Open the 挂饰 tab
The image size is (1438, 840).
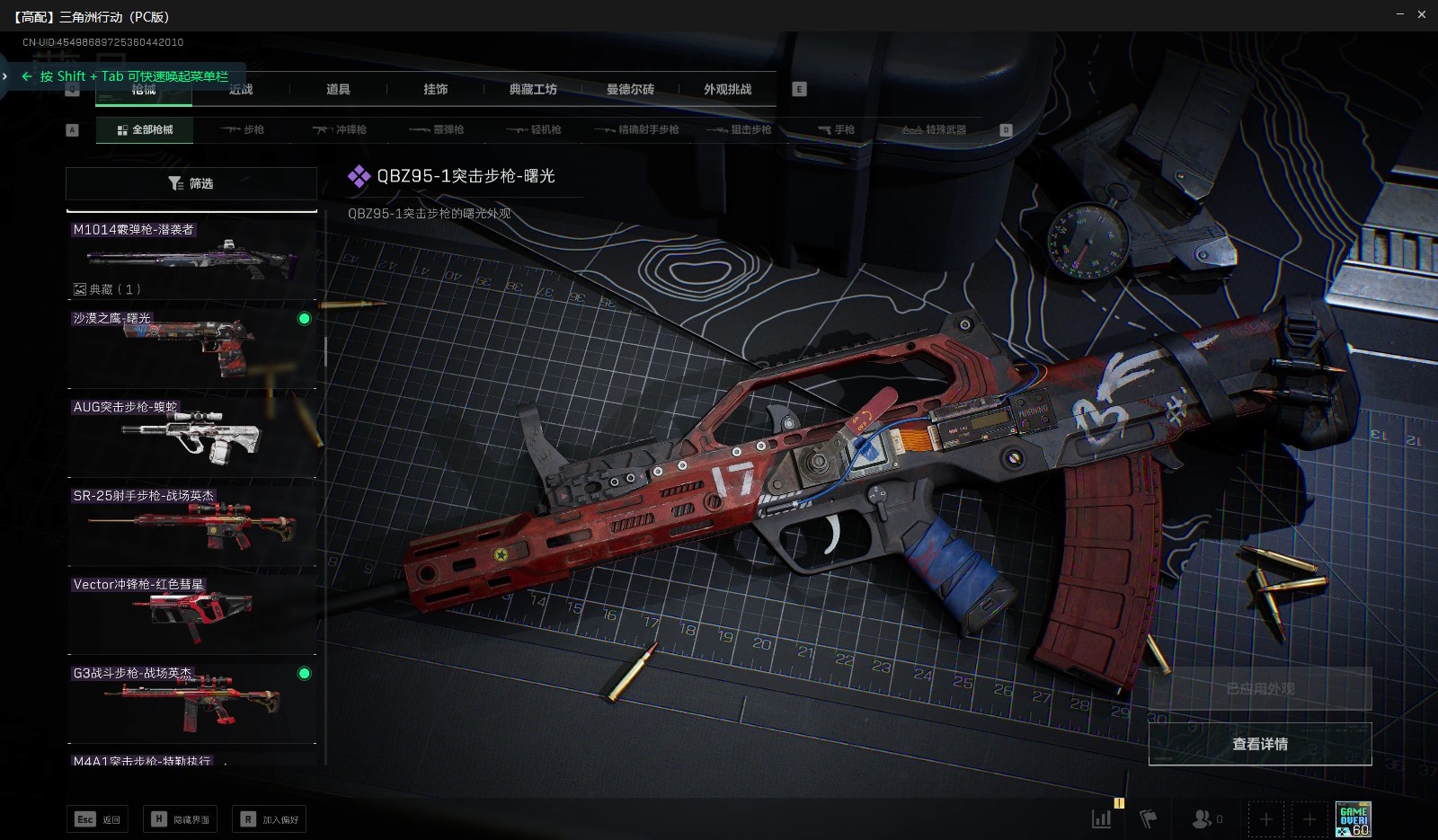tap(436, 89)
